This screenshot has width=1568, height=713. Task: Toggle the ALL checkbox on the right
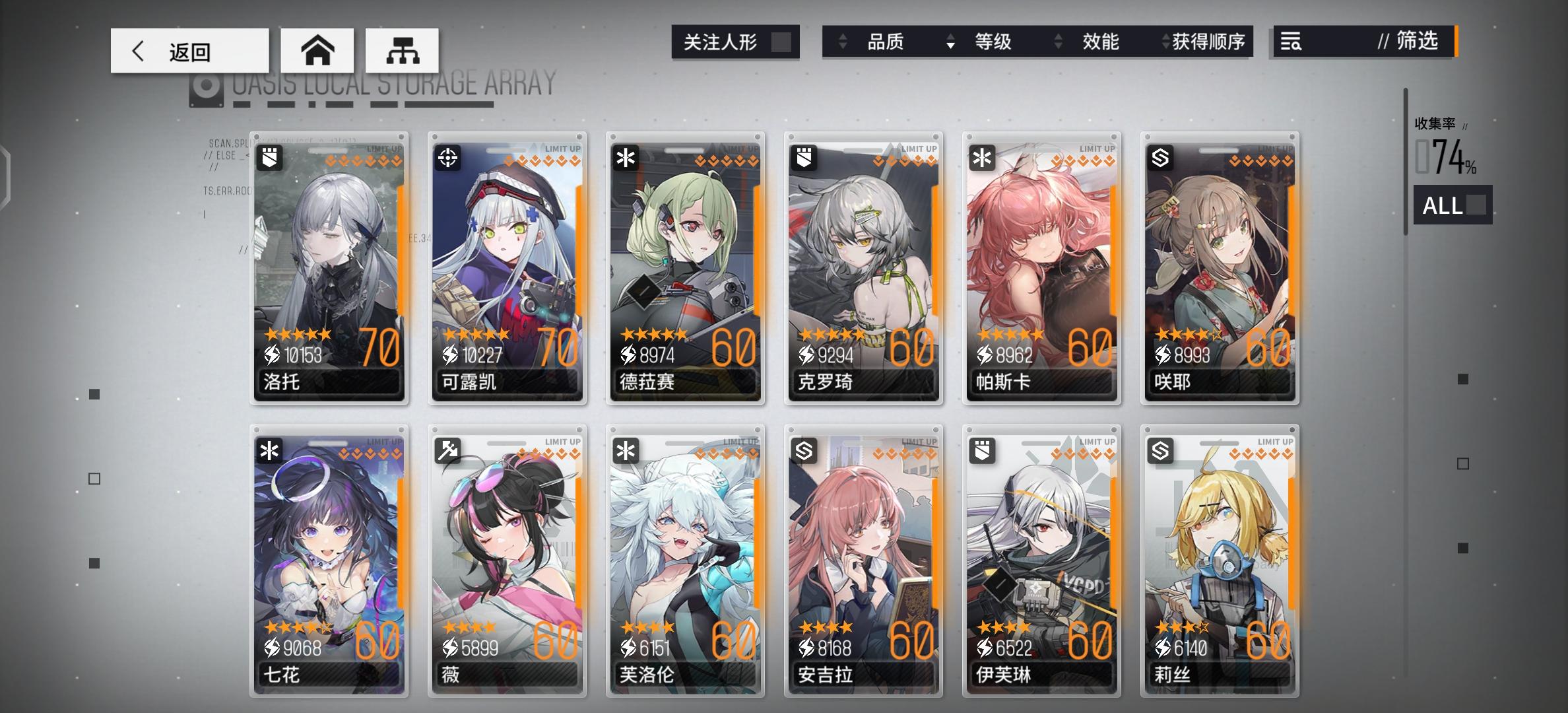pos(1477,205)
